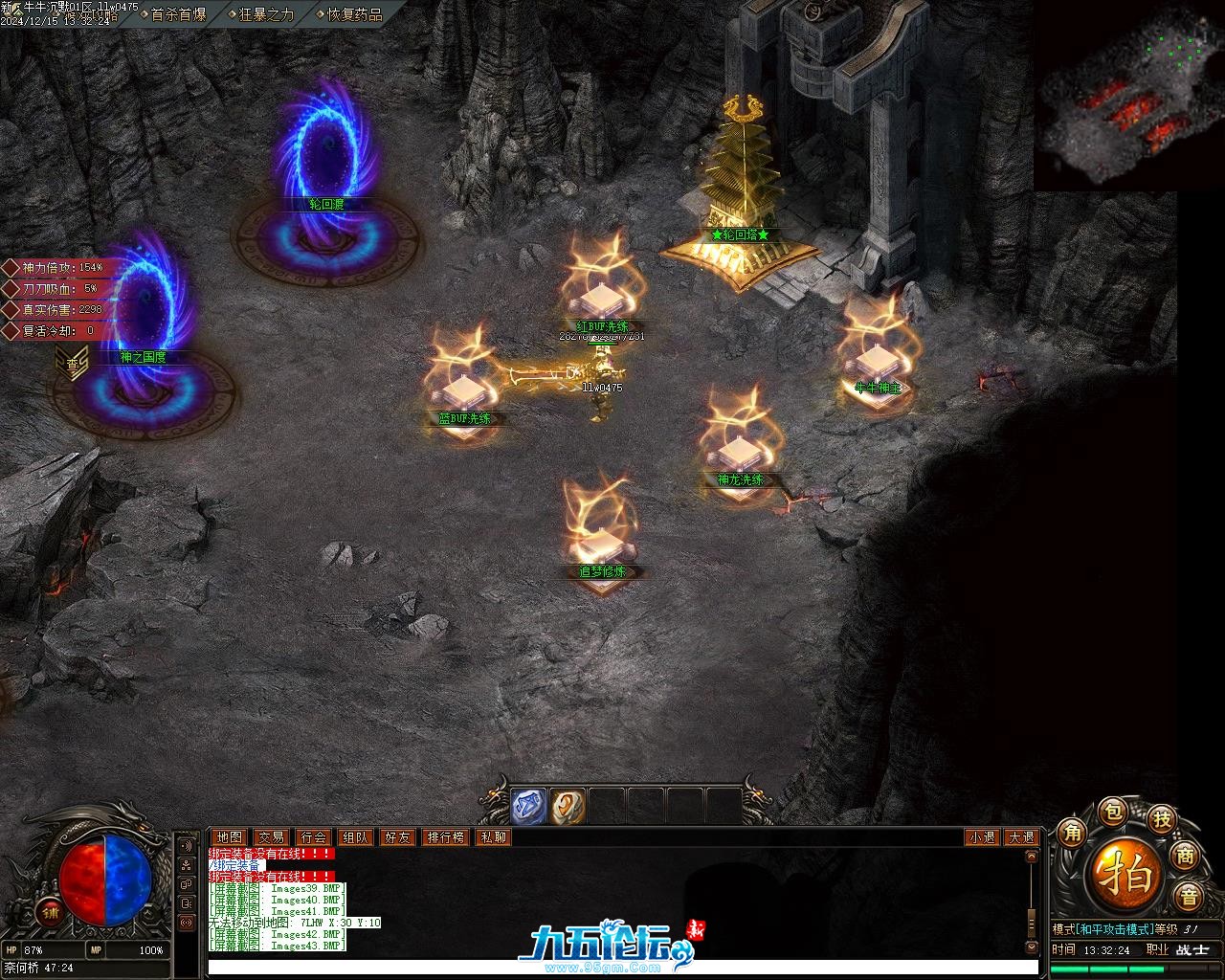
Task: Open the 交易 trade button
Action: point(271,837)
